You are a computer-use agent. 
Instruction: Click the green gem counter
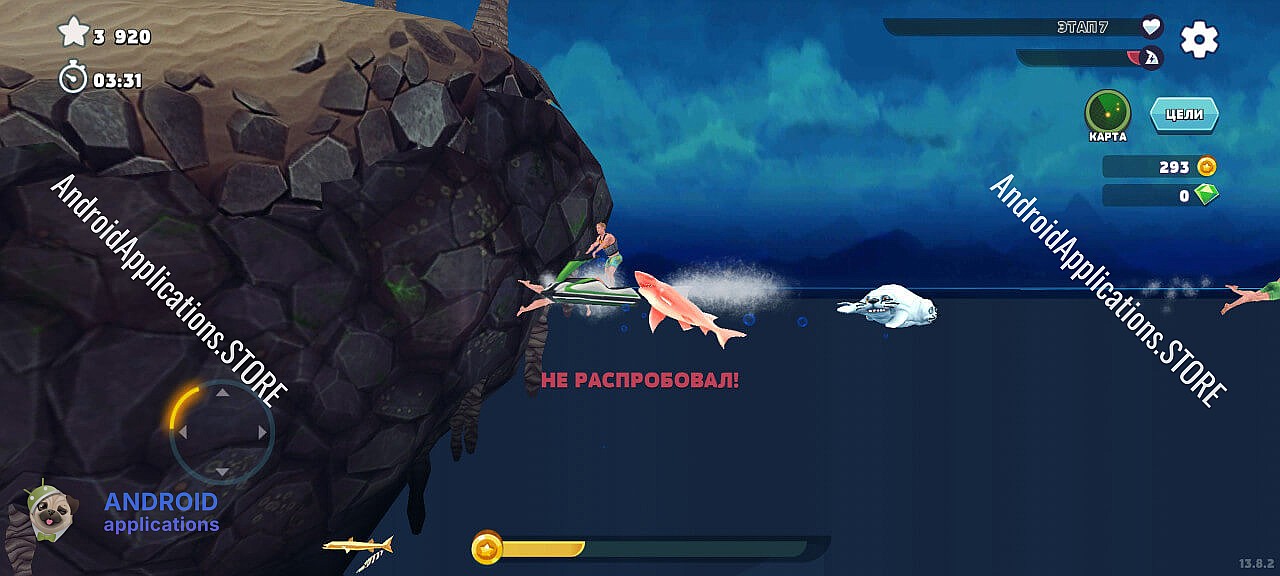tap(1161, 196)
